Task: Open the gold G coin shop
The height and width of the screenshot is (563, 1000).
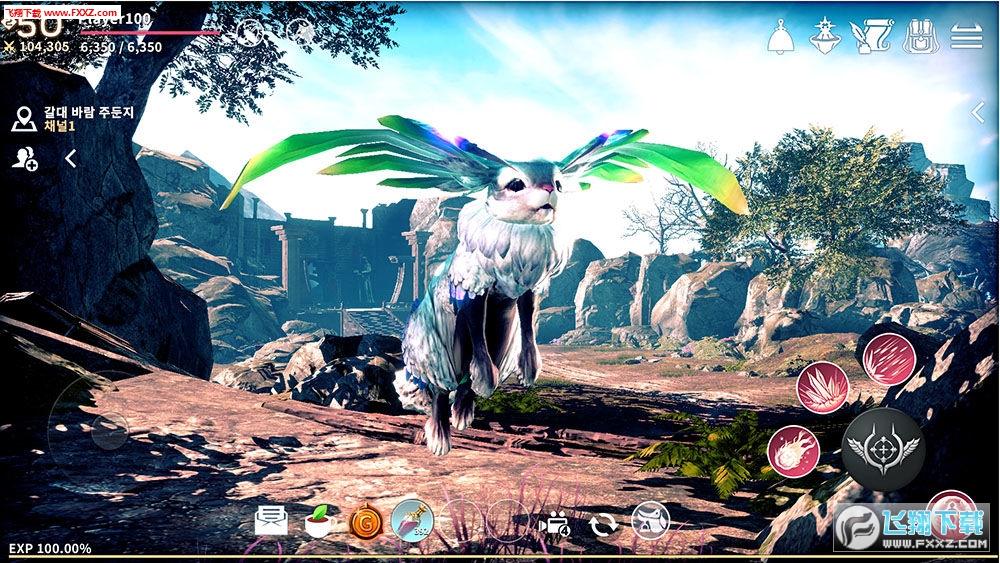Action: [x=366, y=521]
